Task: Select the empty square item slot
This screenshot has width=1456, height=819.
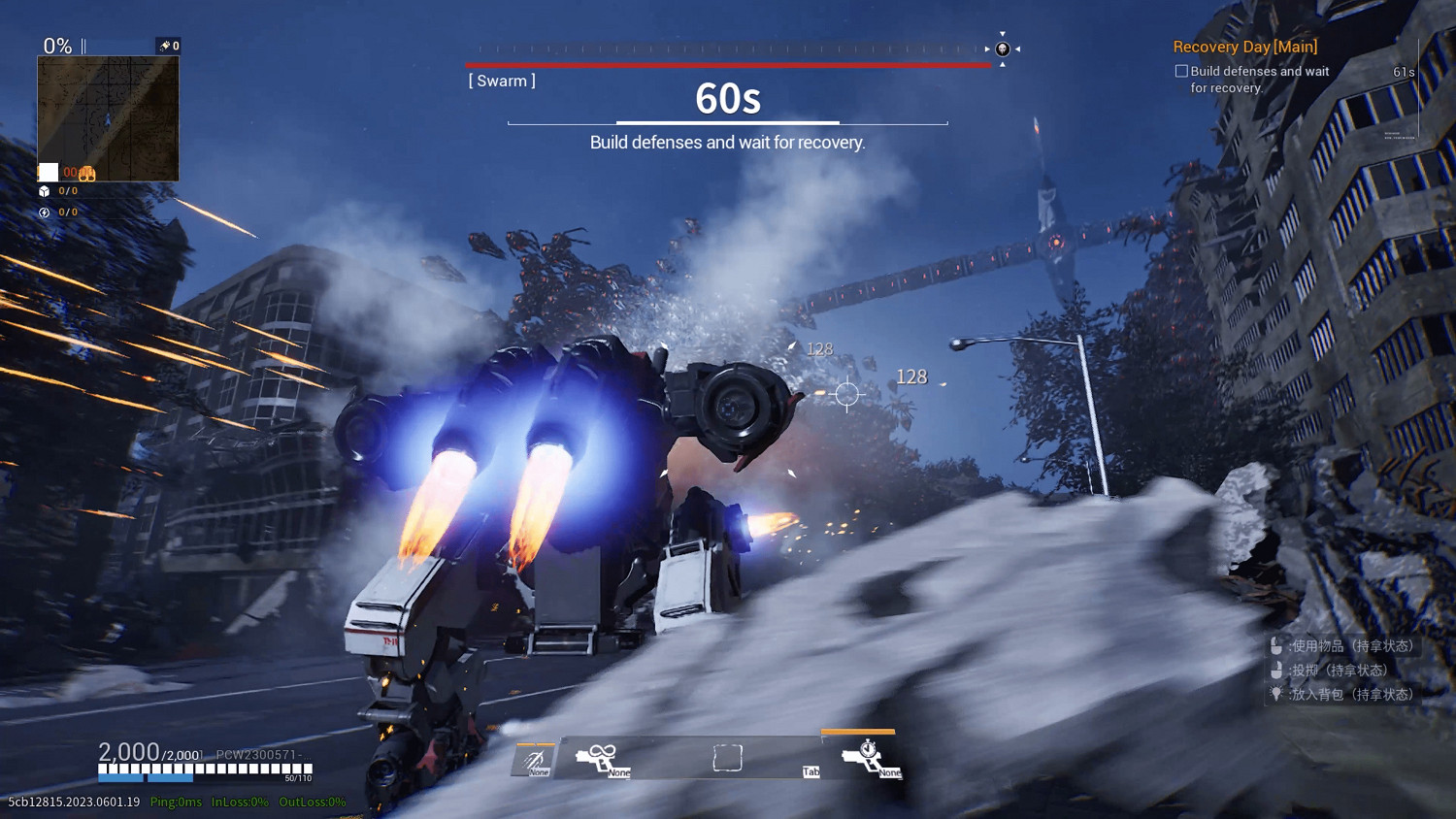Action: pyautogui.click(x=727, y=758)
